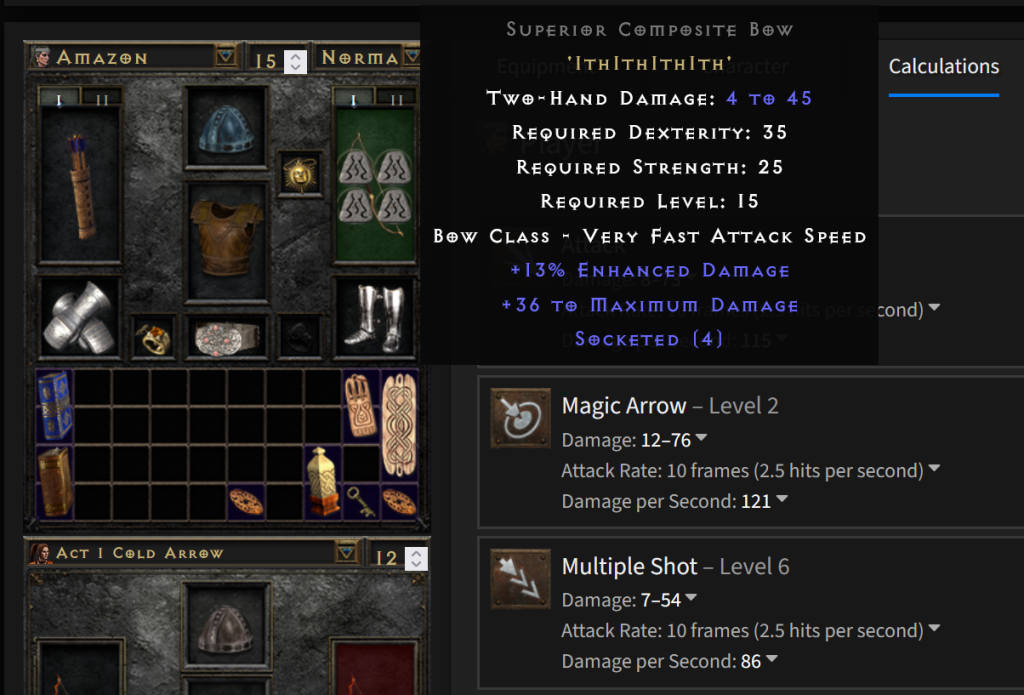The image size is (1024, 695).
Task: Open the Amazon class dropdown
Action: coord(226,58)
